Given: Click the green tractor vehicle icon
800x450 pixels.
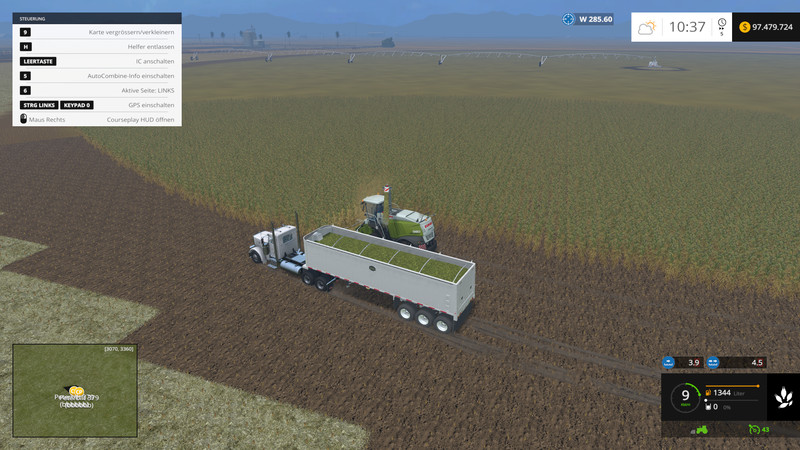Looking at the screenshot, I should coord(702,430).
